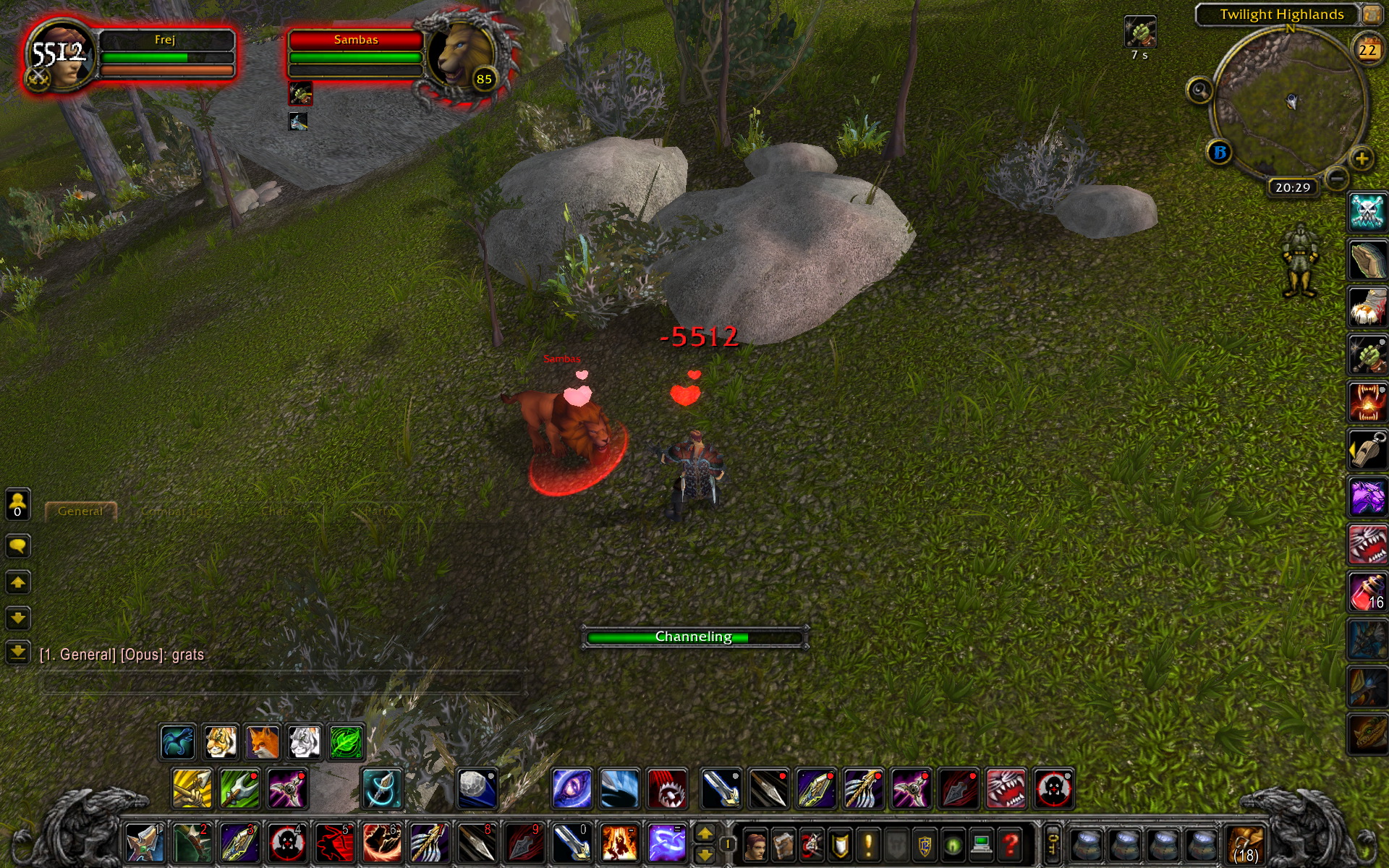Zoom in on the minimap
The image size is (1389, 868).
[1362, 158]
